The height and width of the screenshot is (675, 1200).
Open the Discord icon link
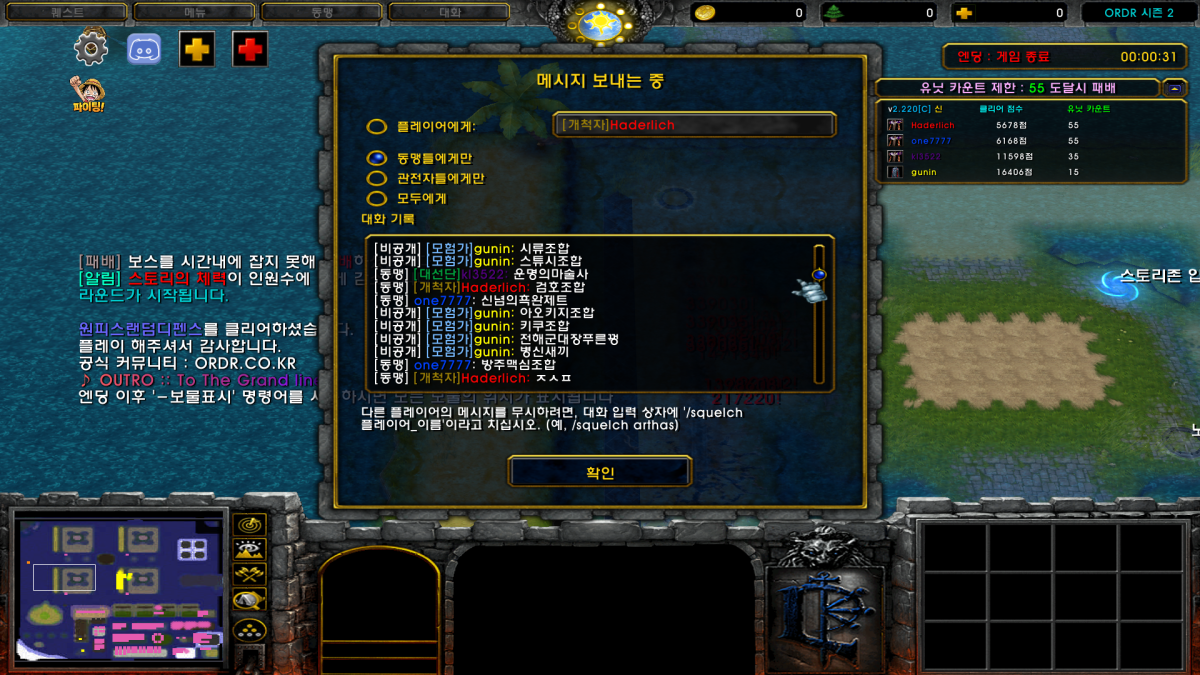point(144,48)
